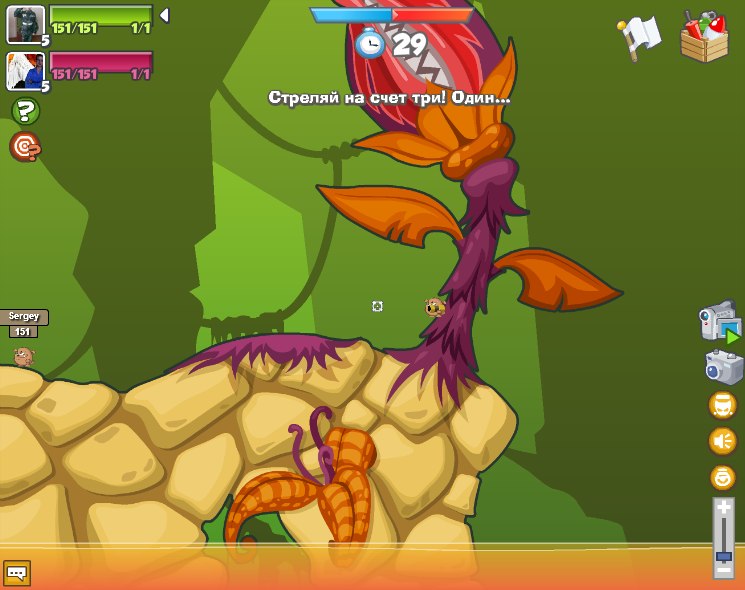
Task: Open the green question mark help button
Action: point(25,111)
